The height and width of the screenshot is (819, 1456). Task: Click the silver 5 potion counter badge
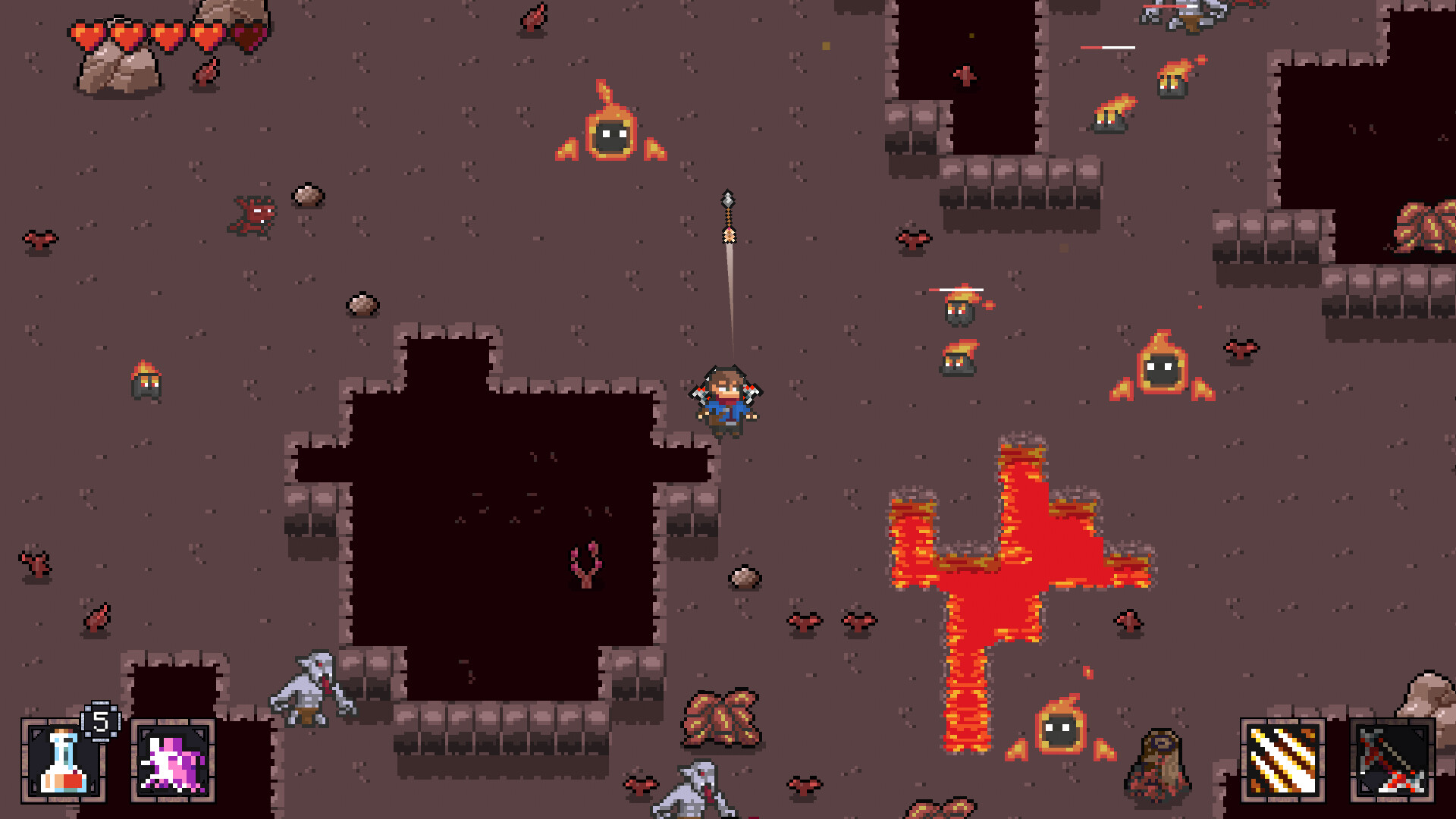[x=99, y=723]
